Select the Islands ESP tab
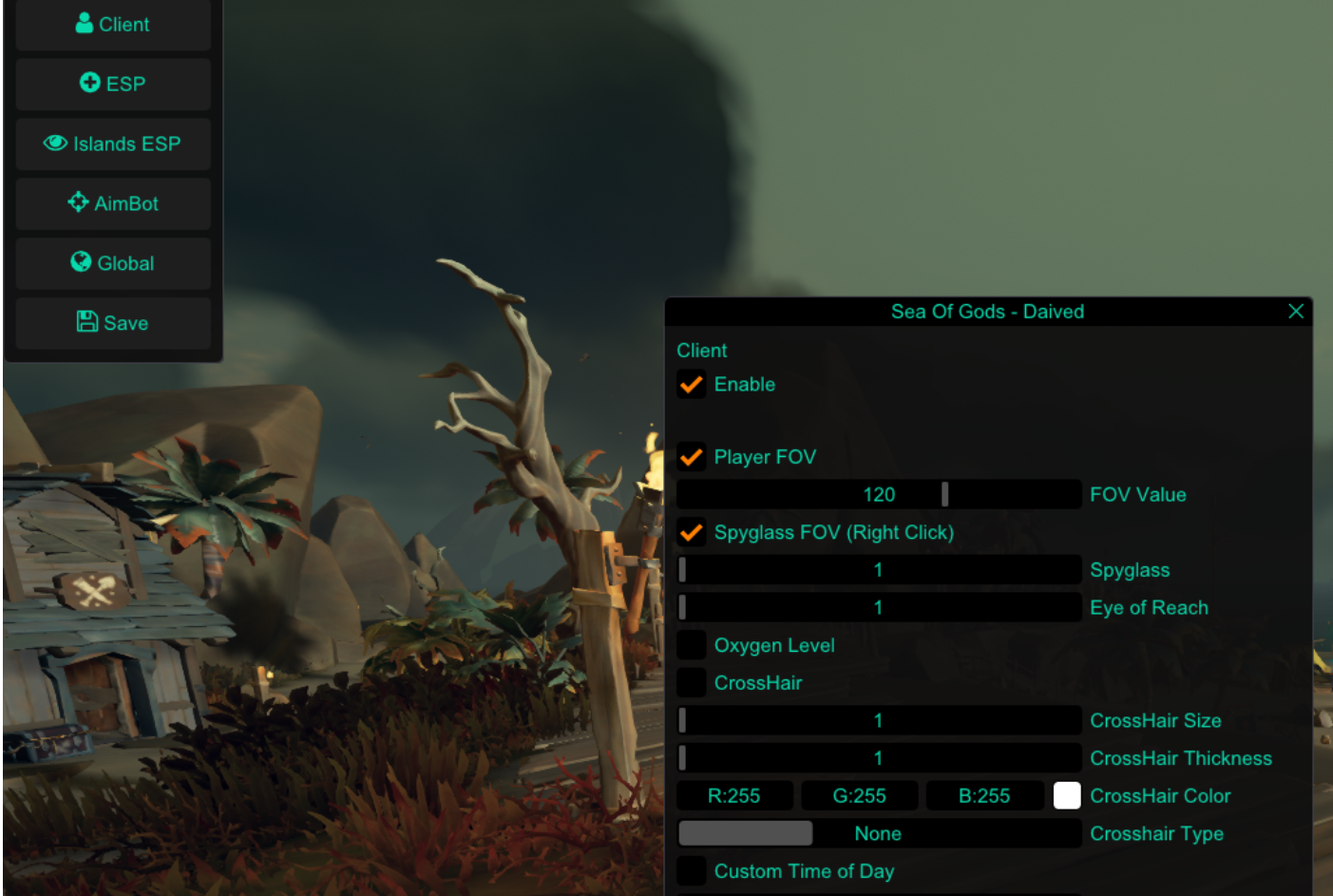1333x896 pixels. tap(113, 143)
